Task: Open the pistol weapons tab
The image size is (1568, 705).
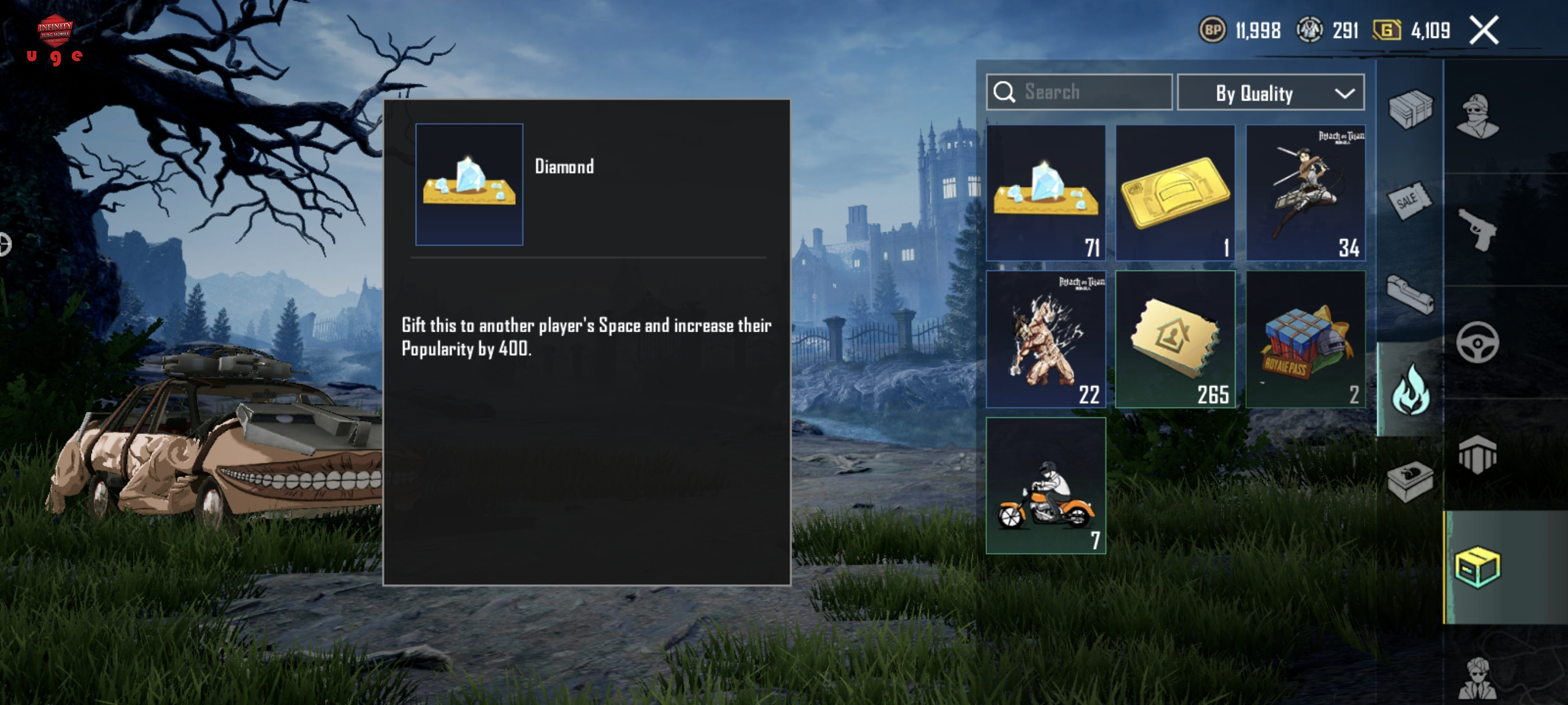Action: [x=1477, y=229]
